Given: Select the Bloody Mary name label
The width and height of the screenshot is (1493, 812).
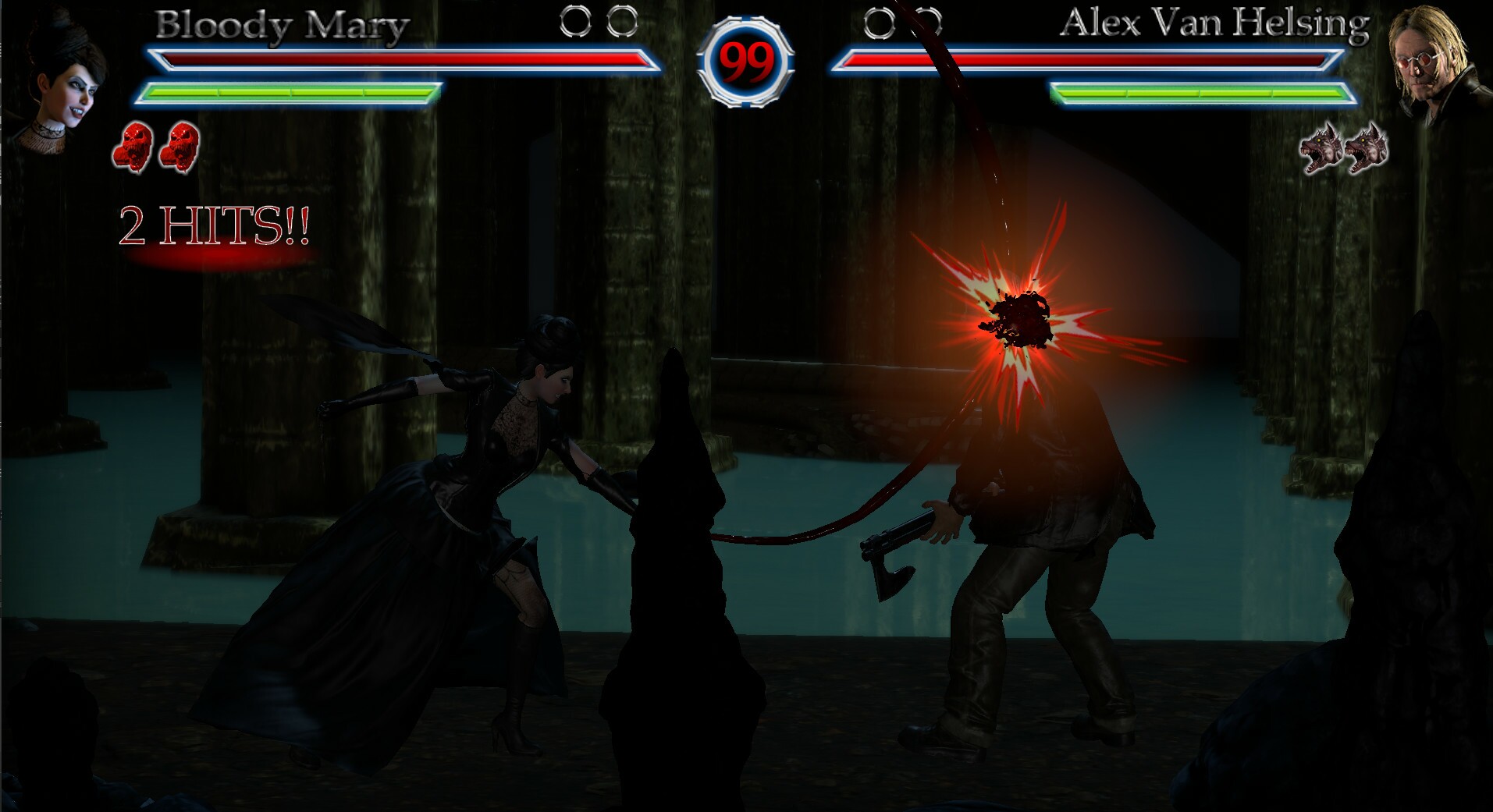Looking at the screenshot, I should pyautogui.click(x=281, y=23).
